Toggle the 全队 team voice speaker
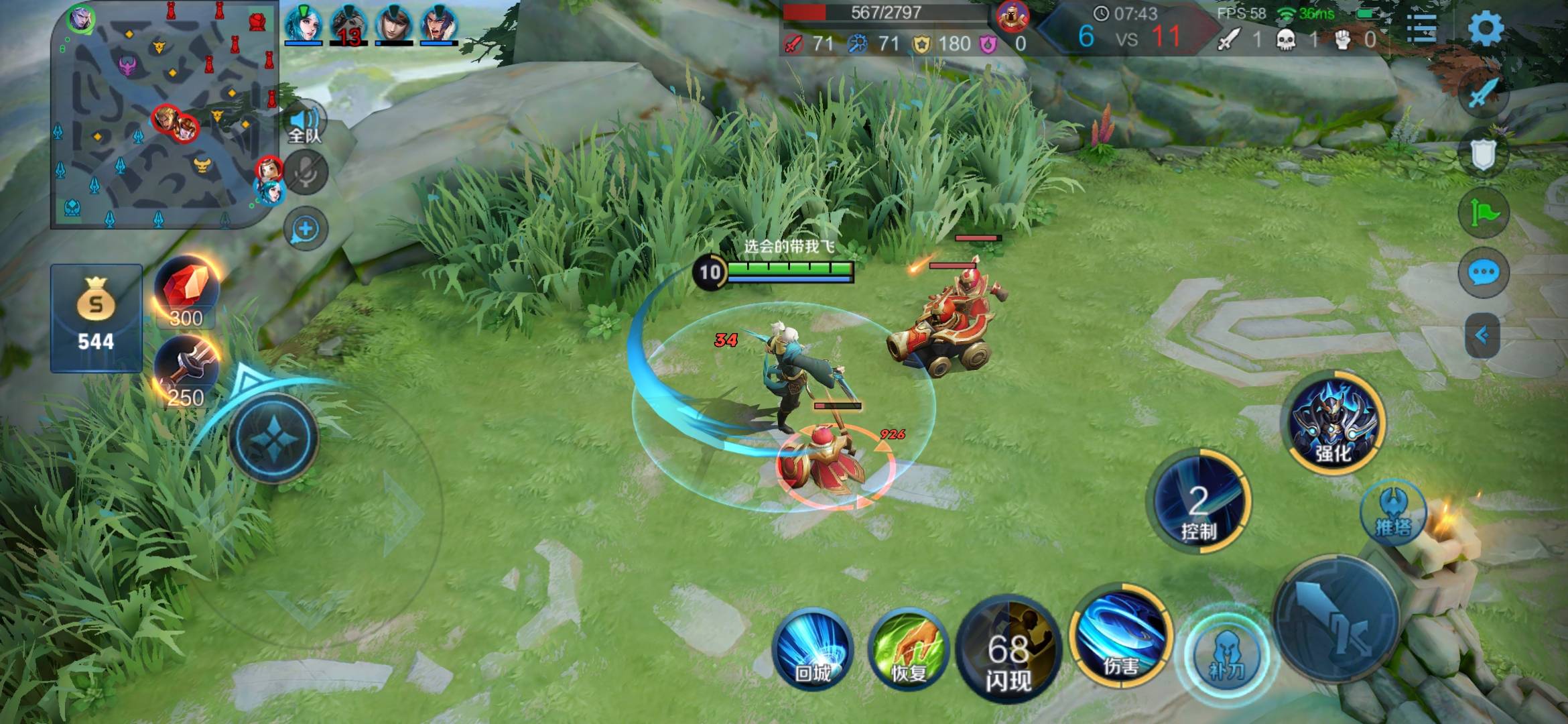The height and width of the screenshot is (724, 1568). click(306, 124)
